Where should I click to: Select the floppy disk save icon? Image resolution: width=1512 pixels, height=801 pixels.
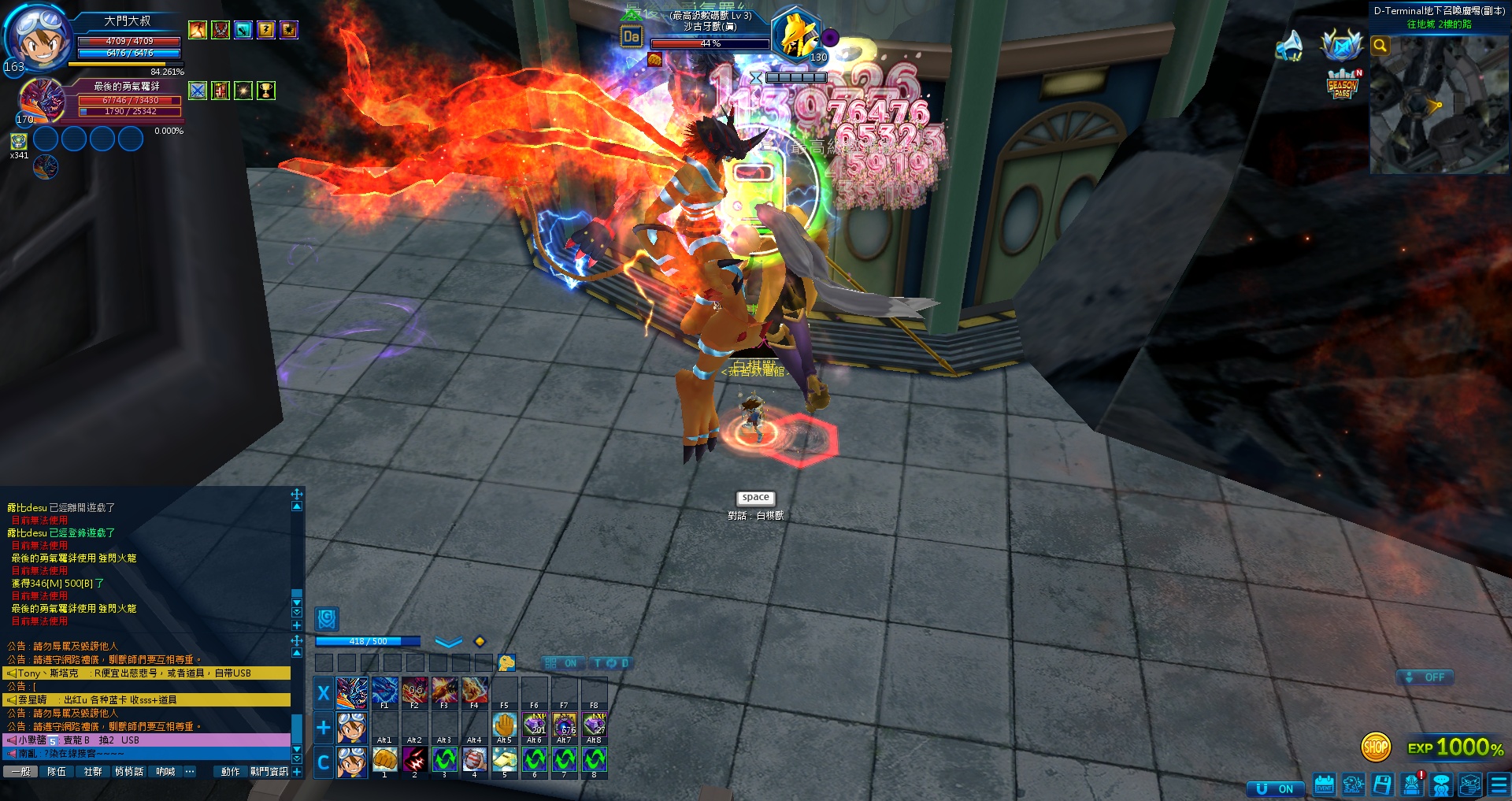[x=1383, y=785]
